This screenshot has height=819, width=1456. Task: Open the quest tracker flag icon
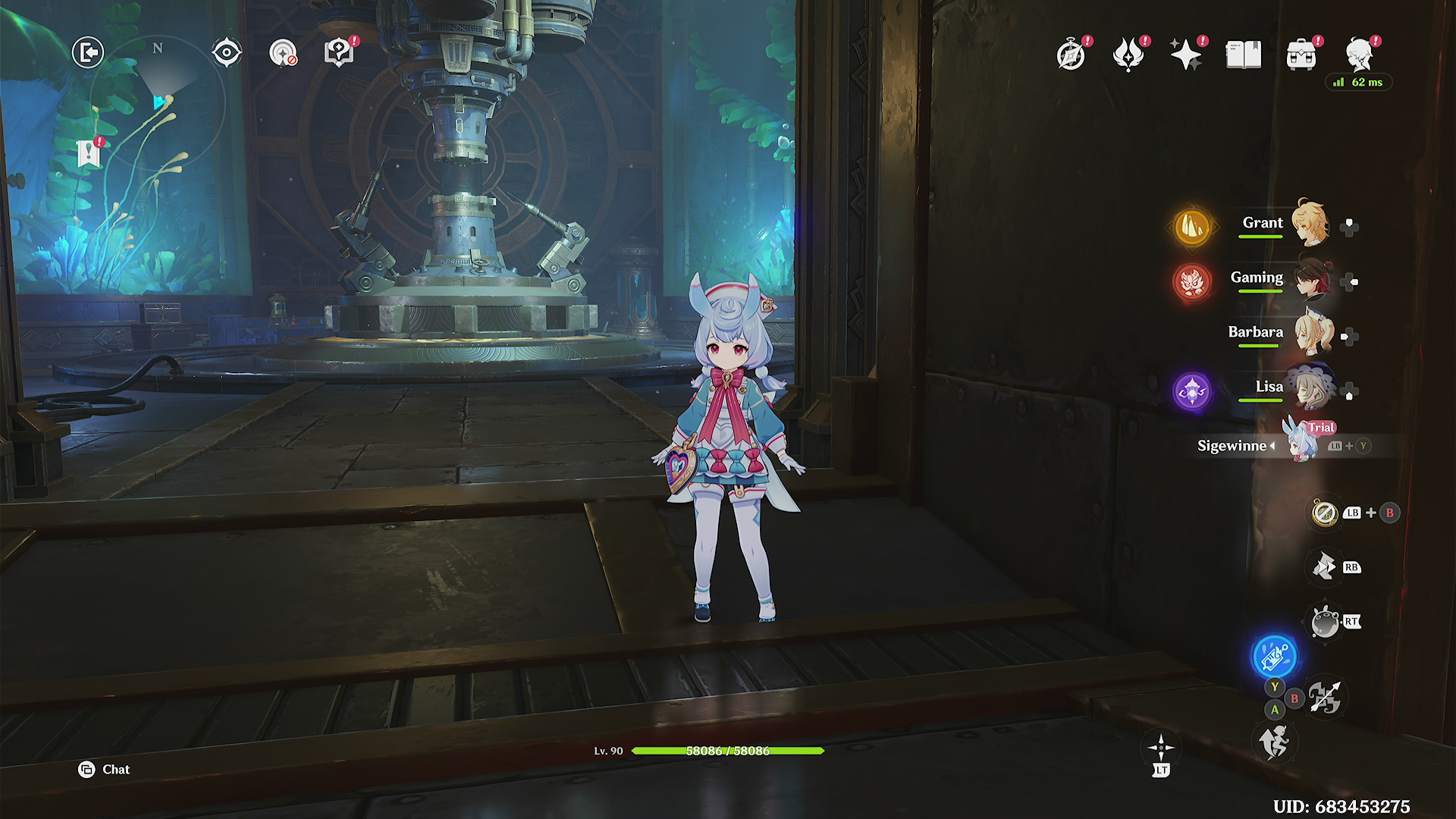click(89, 154)
